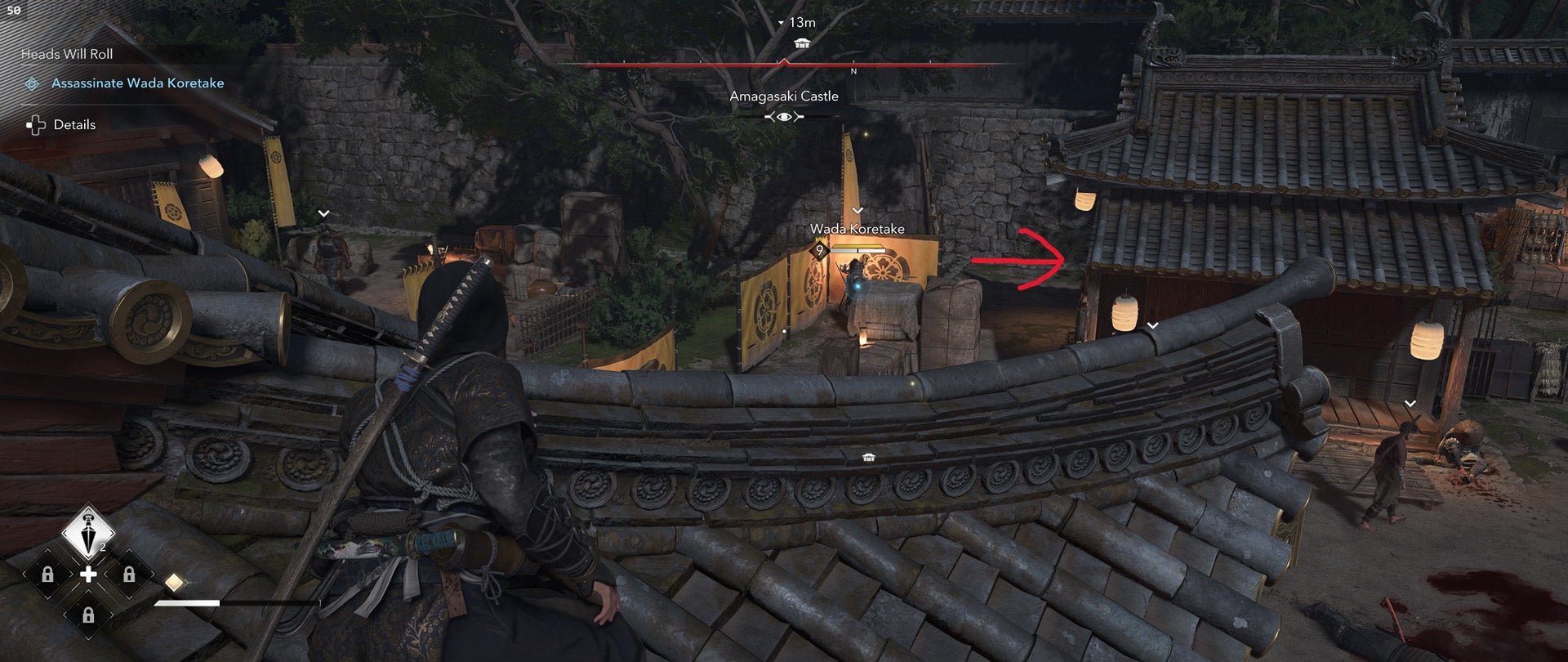The height and width of the screenshot is (662, 1568).
Task: Click the chevron above Wada Koretake's name
Action: click(x=857, y=210)
